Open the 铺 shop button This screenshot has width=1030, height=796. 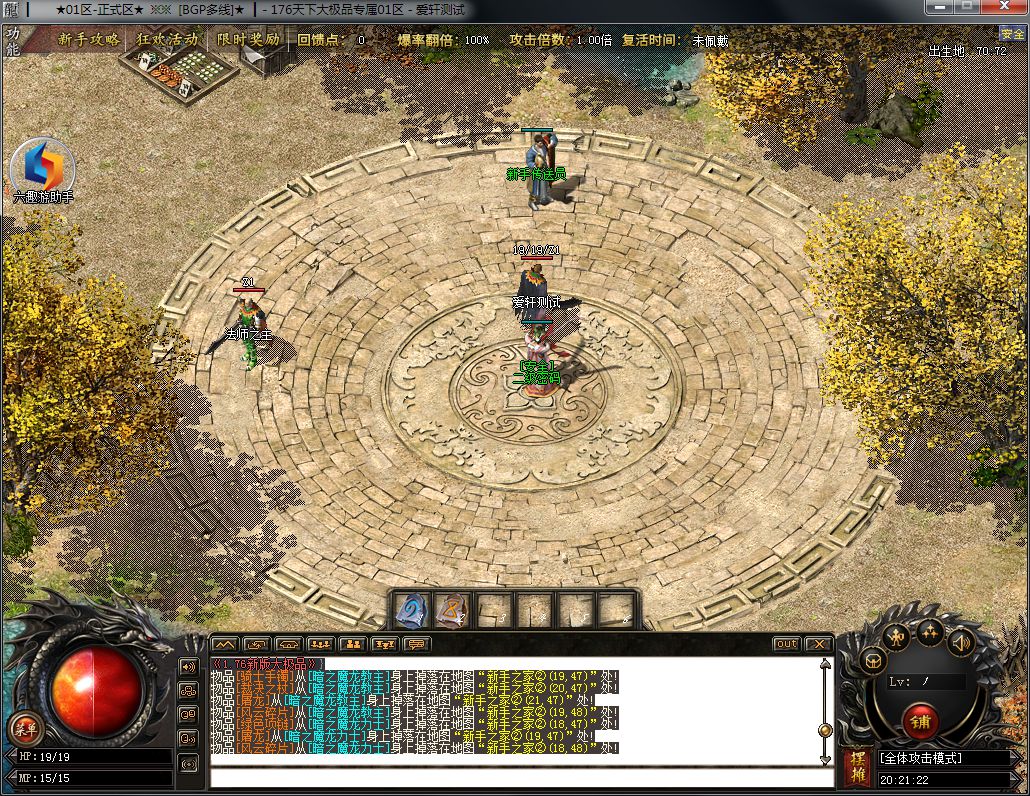click(920, 720)
